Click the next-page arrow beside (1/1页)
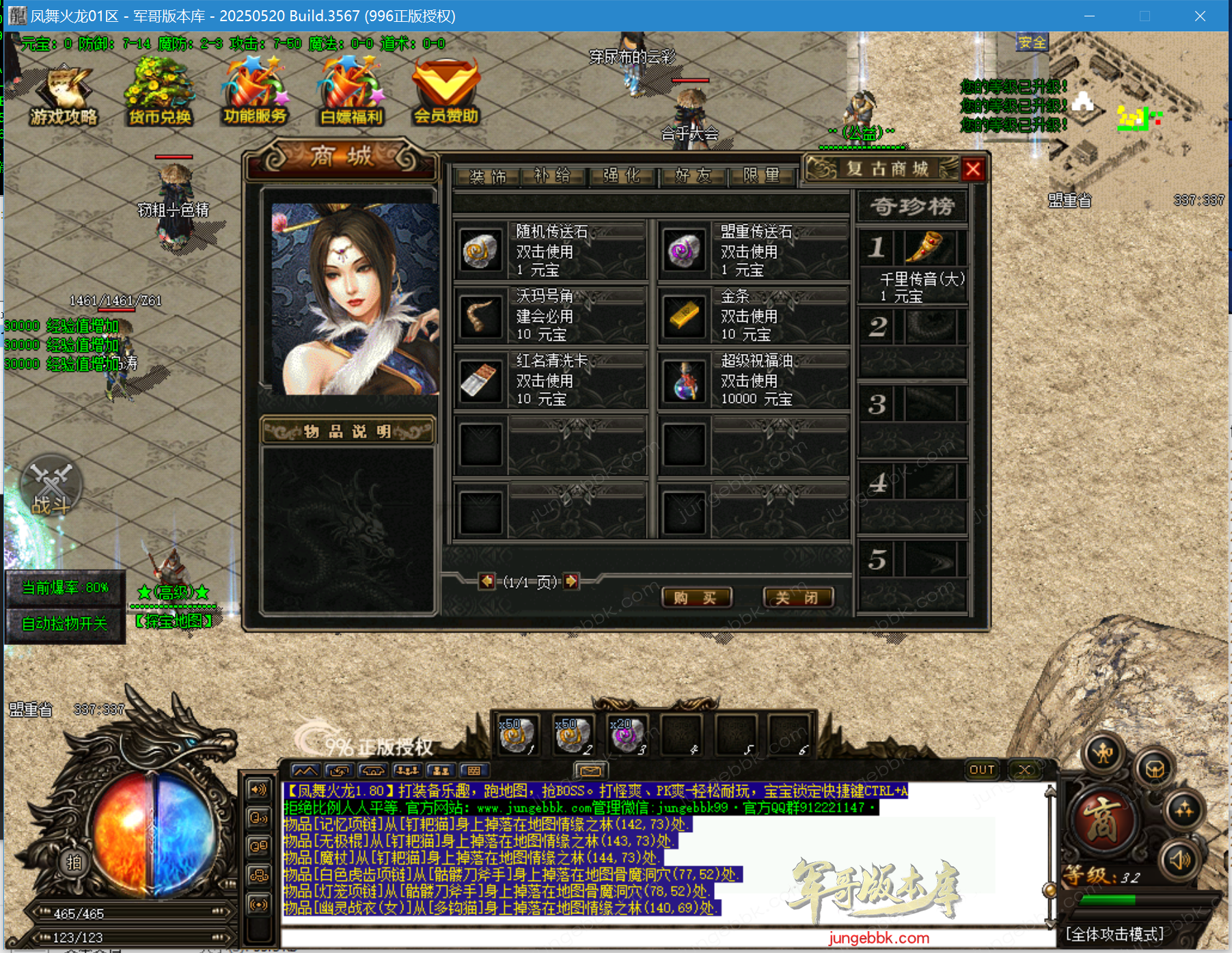 569,582
